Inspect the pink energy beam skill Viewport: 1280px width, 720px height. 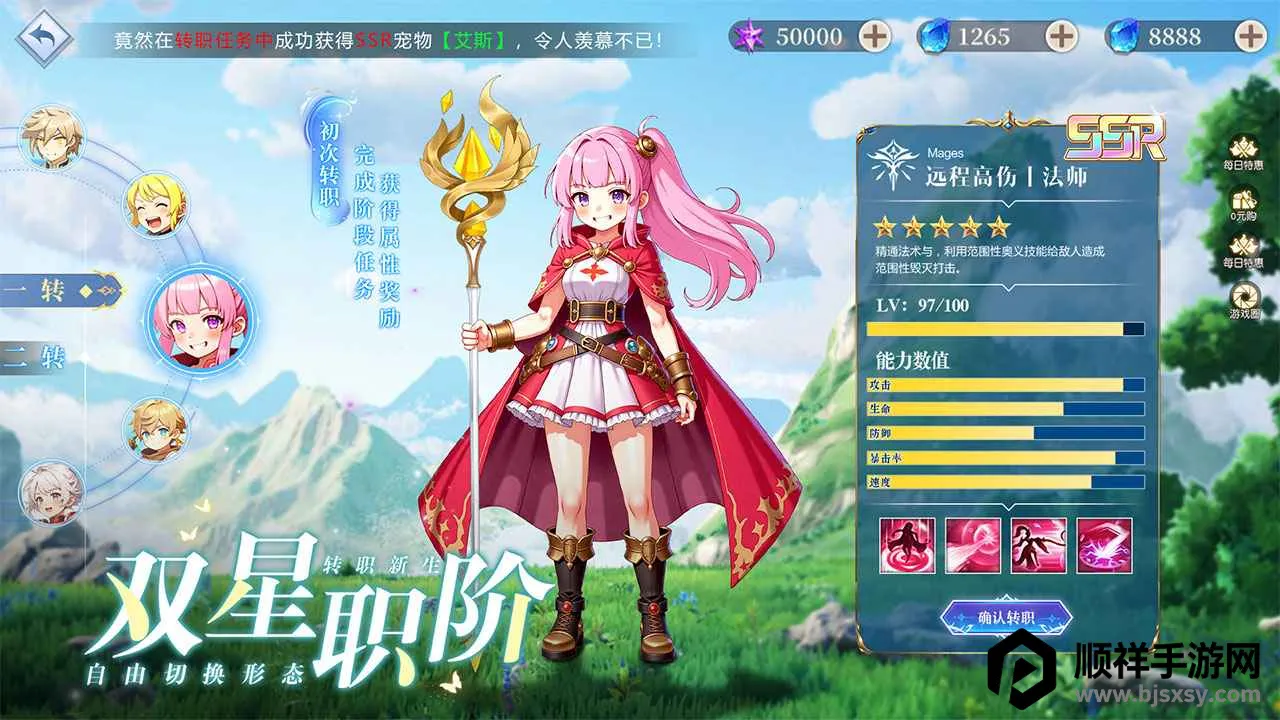click(973, 546)
